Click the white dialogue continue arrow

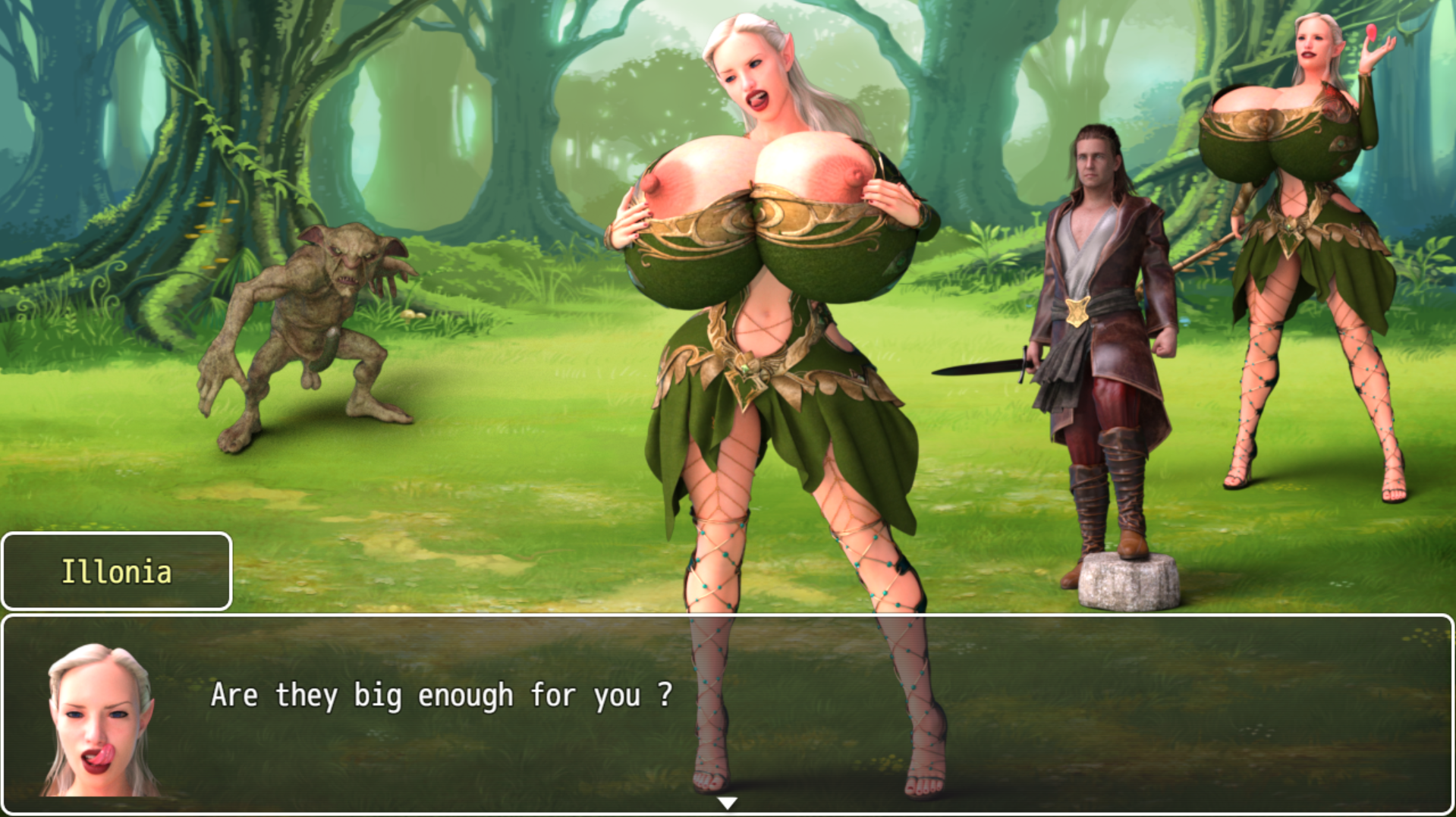[727, 803]
